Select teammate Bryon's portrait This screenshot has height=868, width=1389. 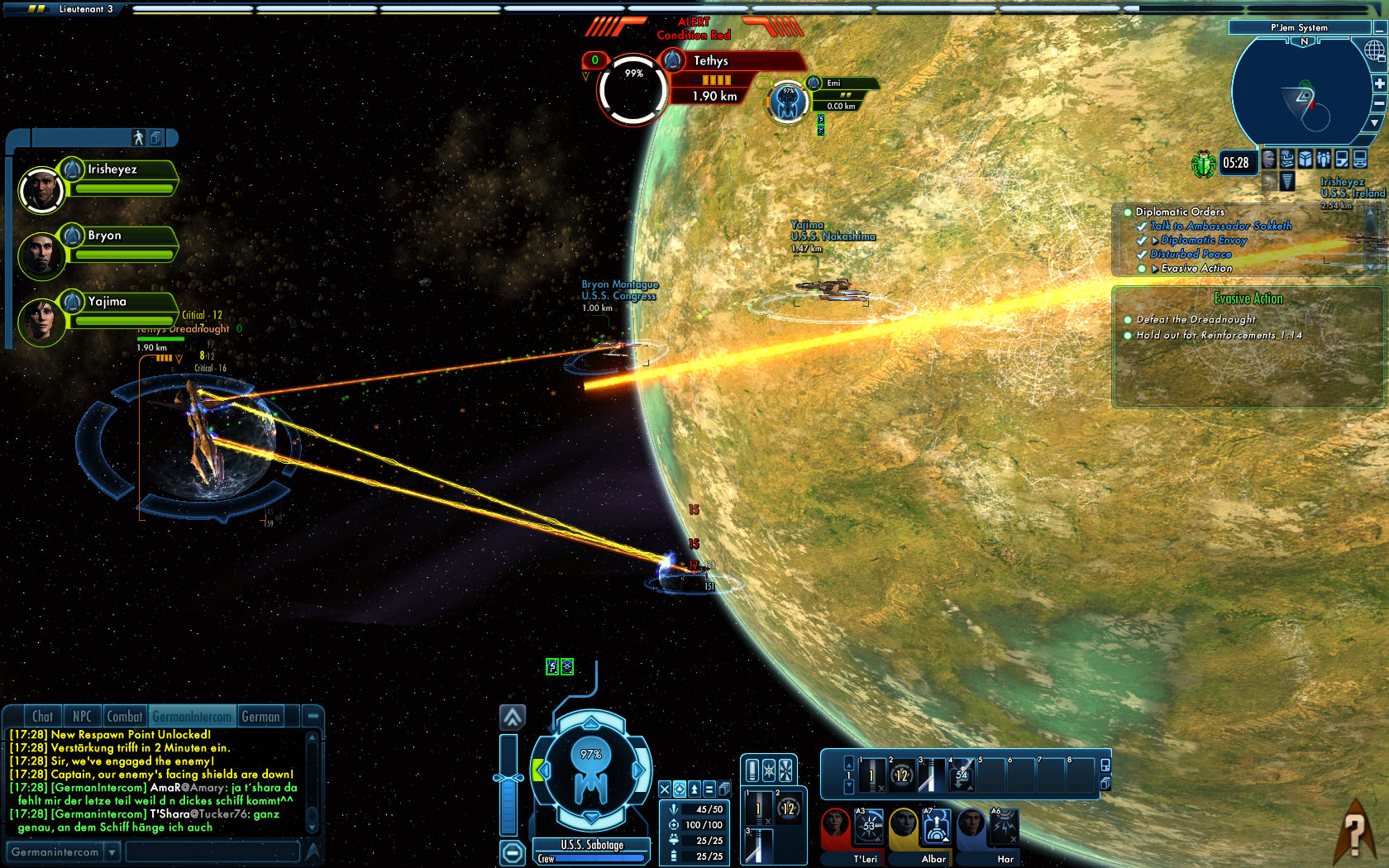[40, 255]
